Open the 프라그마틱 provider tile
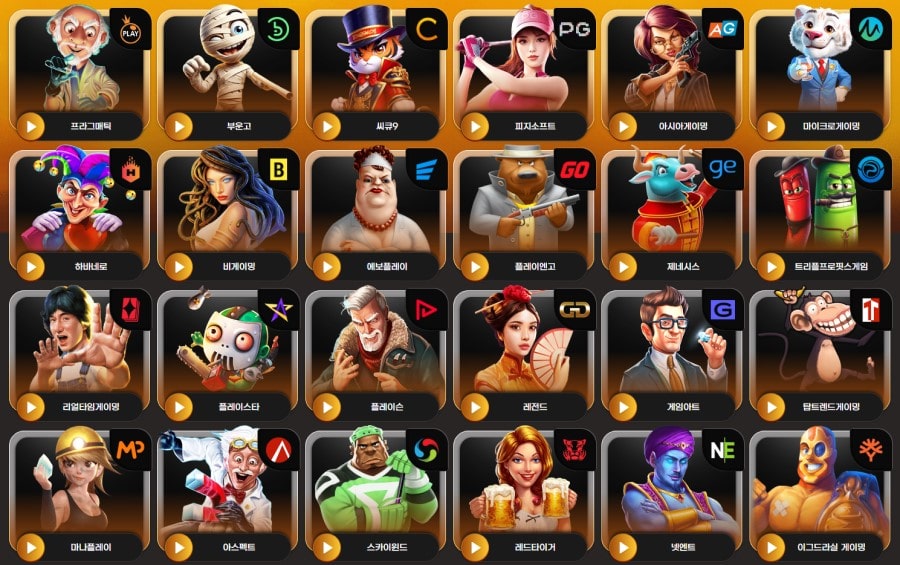 point(82,70)
